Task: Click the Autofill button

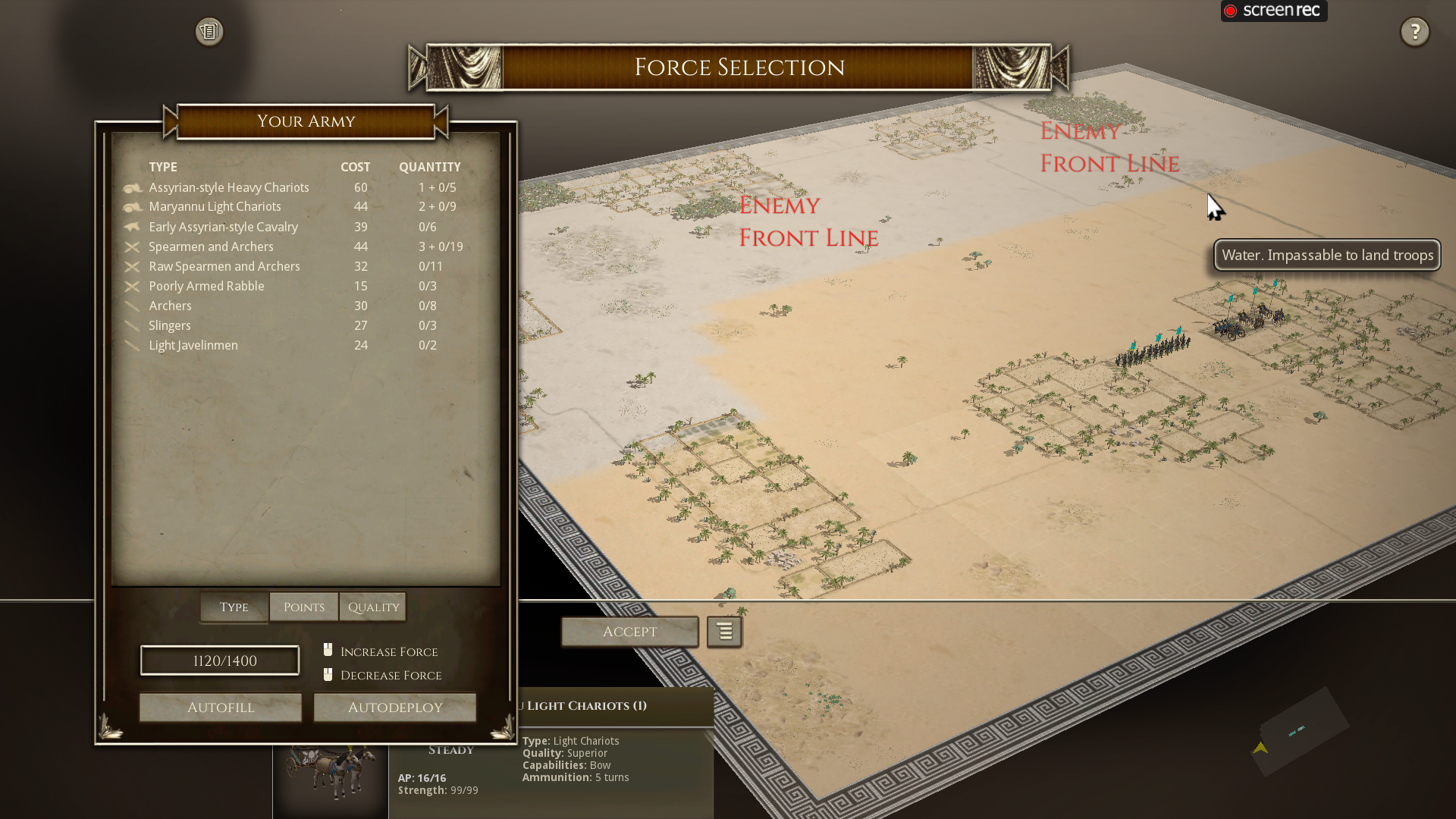Action: [220, 707]
